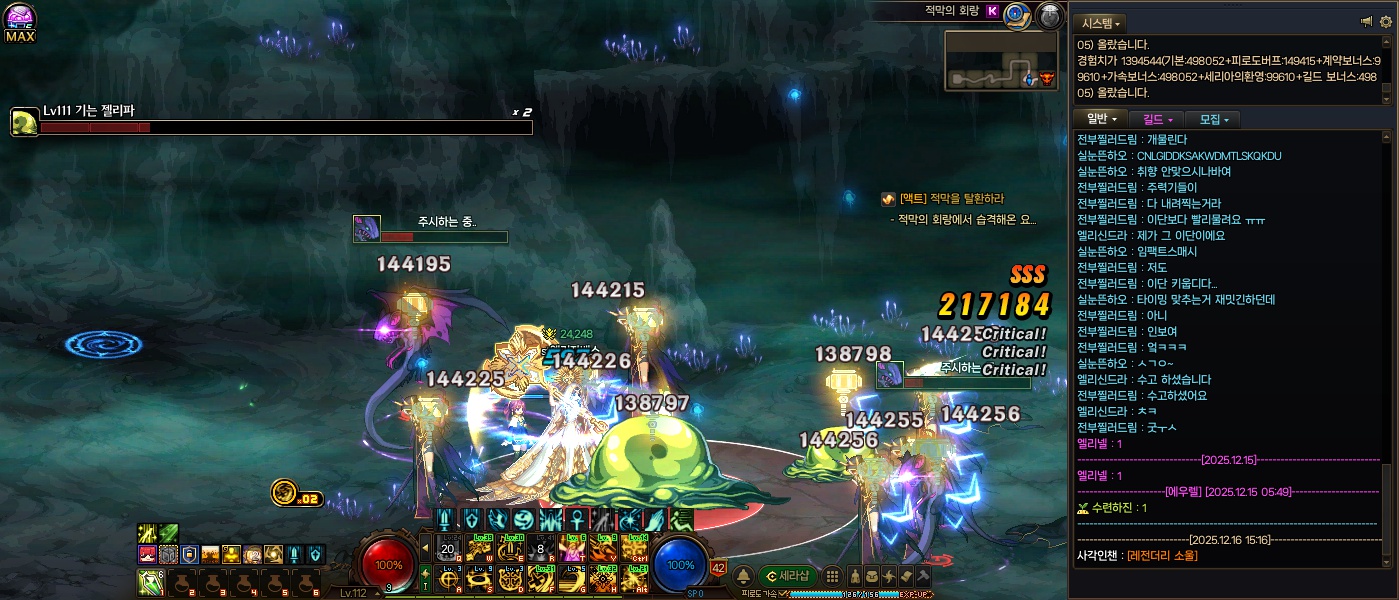Switch to the 모집 chat tab
This screenshot has width=1399, height=600.
coord(1213,119)
